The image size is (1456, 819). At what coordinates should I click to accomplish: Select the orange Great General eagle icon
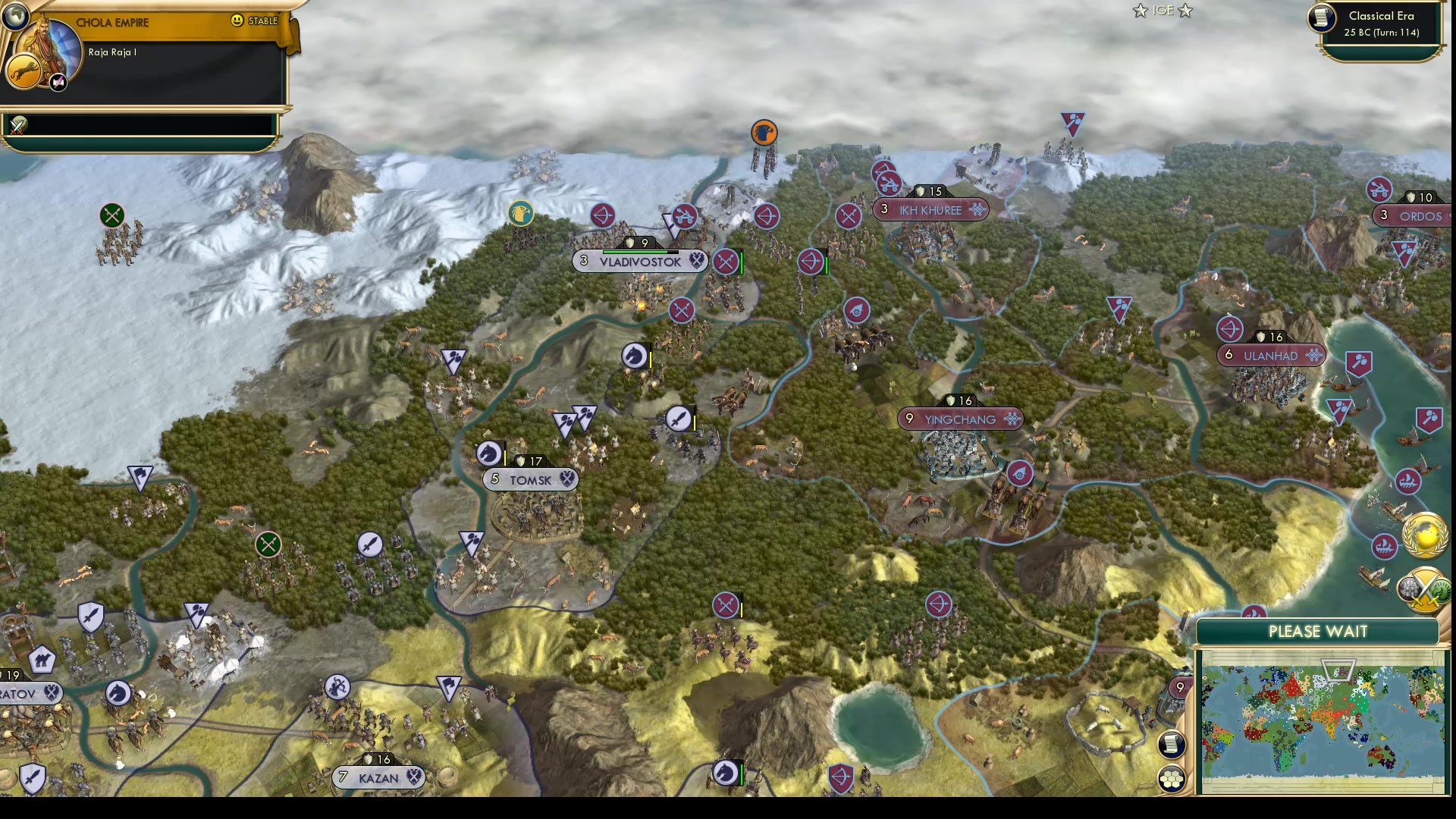click(764, 132)
